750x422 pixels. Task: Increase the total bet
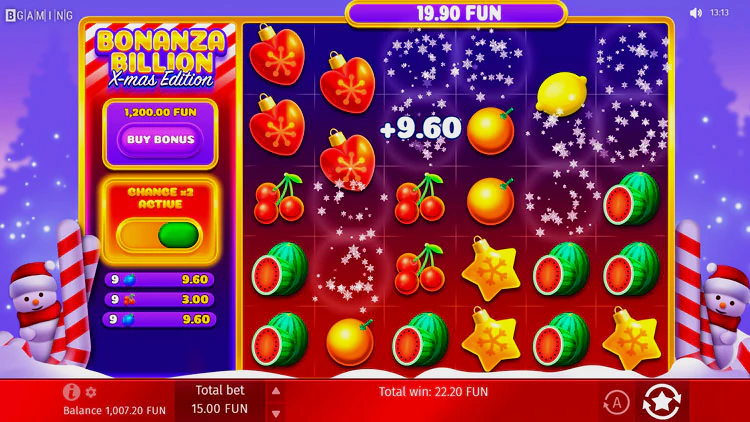point(277,391)
